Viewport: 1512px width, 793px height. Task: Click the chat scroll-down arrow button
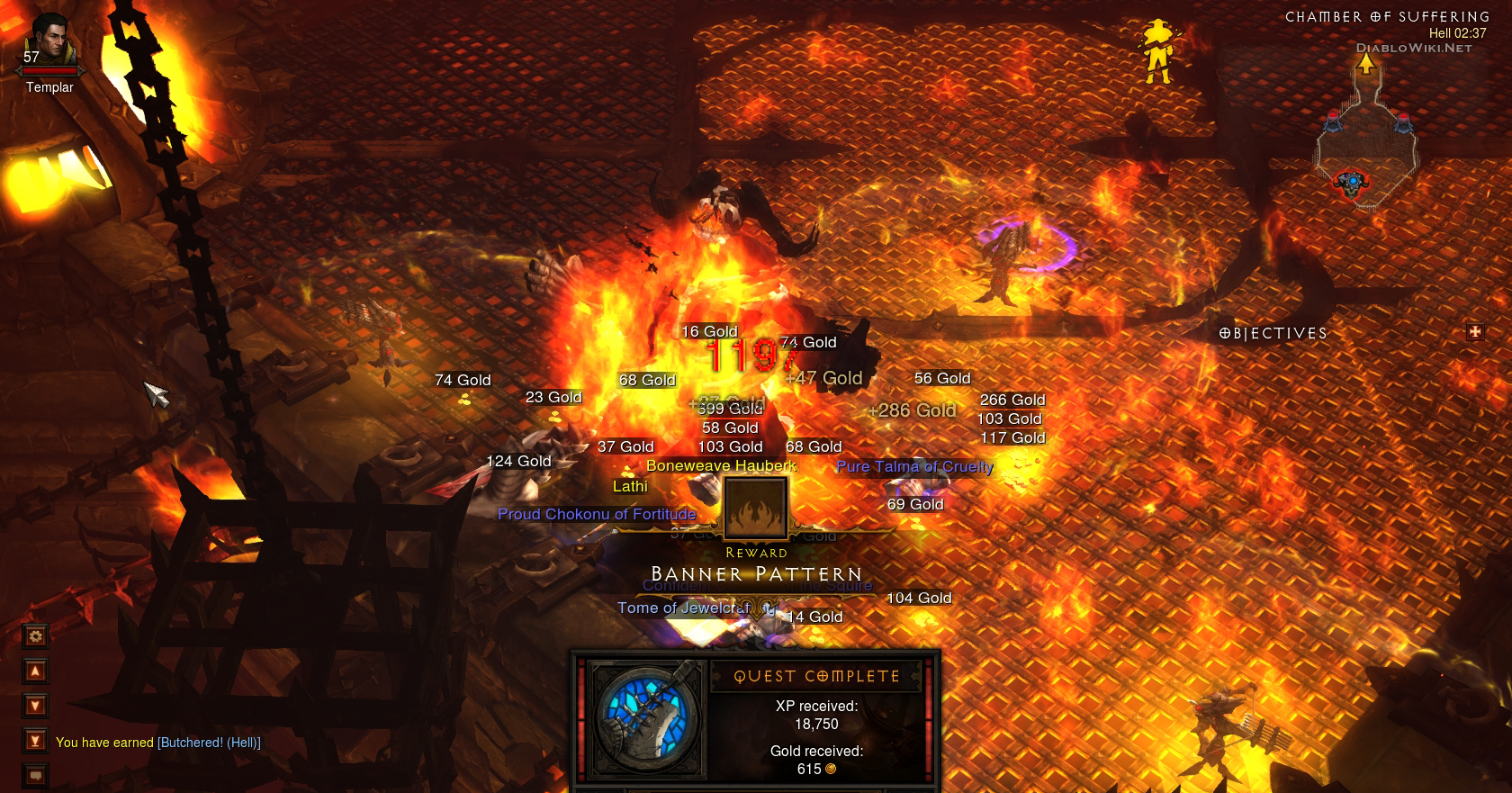pyautogui.click(x=35, y=706)
